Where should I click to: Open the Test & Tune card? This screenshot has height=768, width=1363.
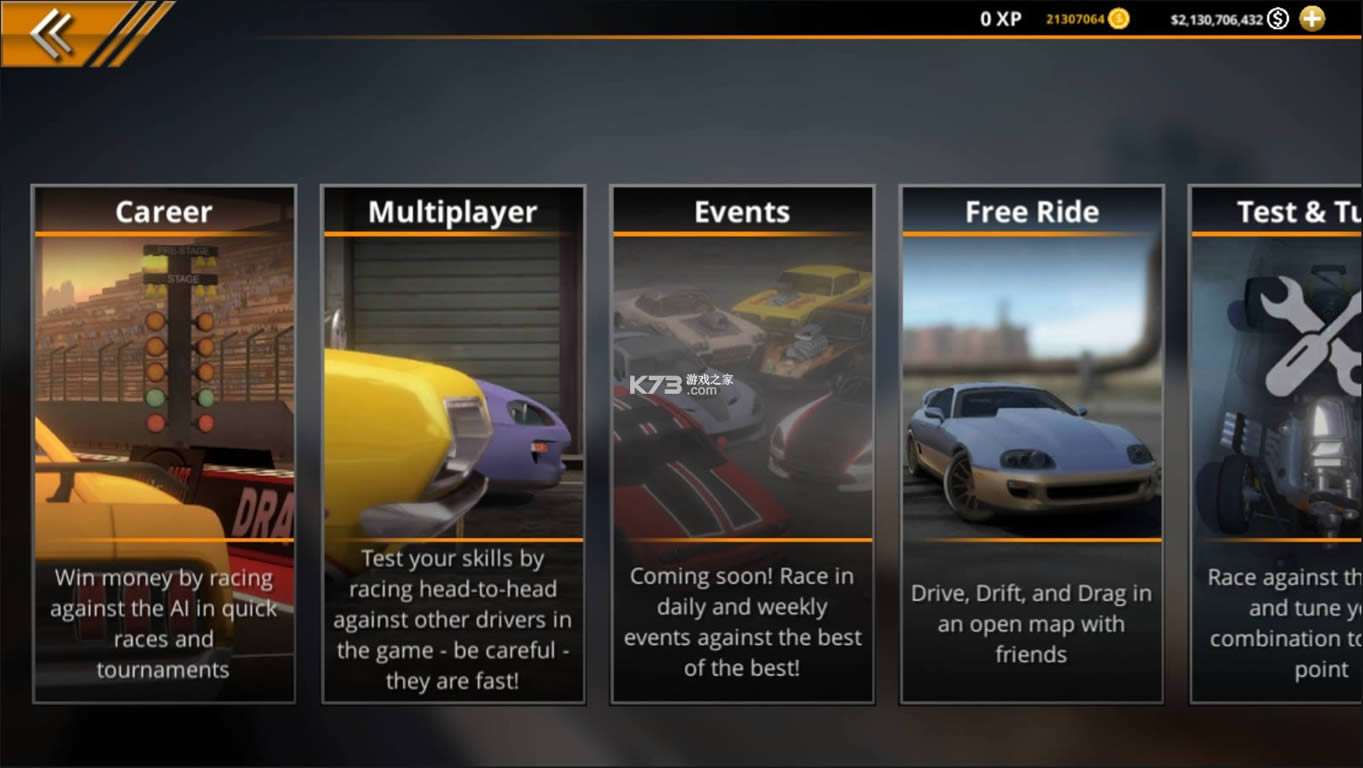pos(1277,443)
